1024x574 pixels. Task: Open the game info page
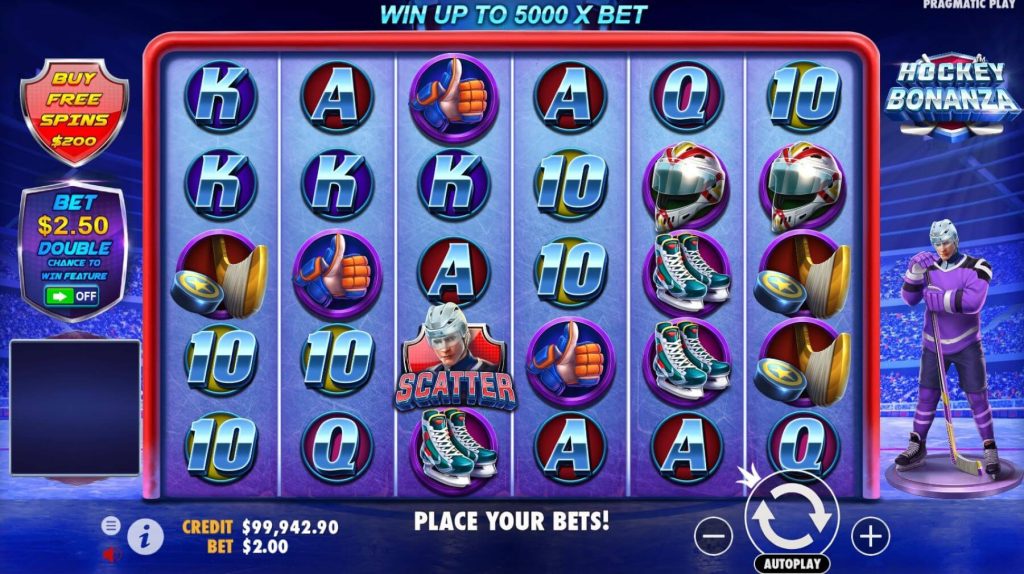[145, 536]
